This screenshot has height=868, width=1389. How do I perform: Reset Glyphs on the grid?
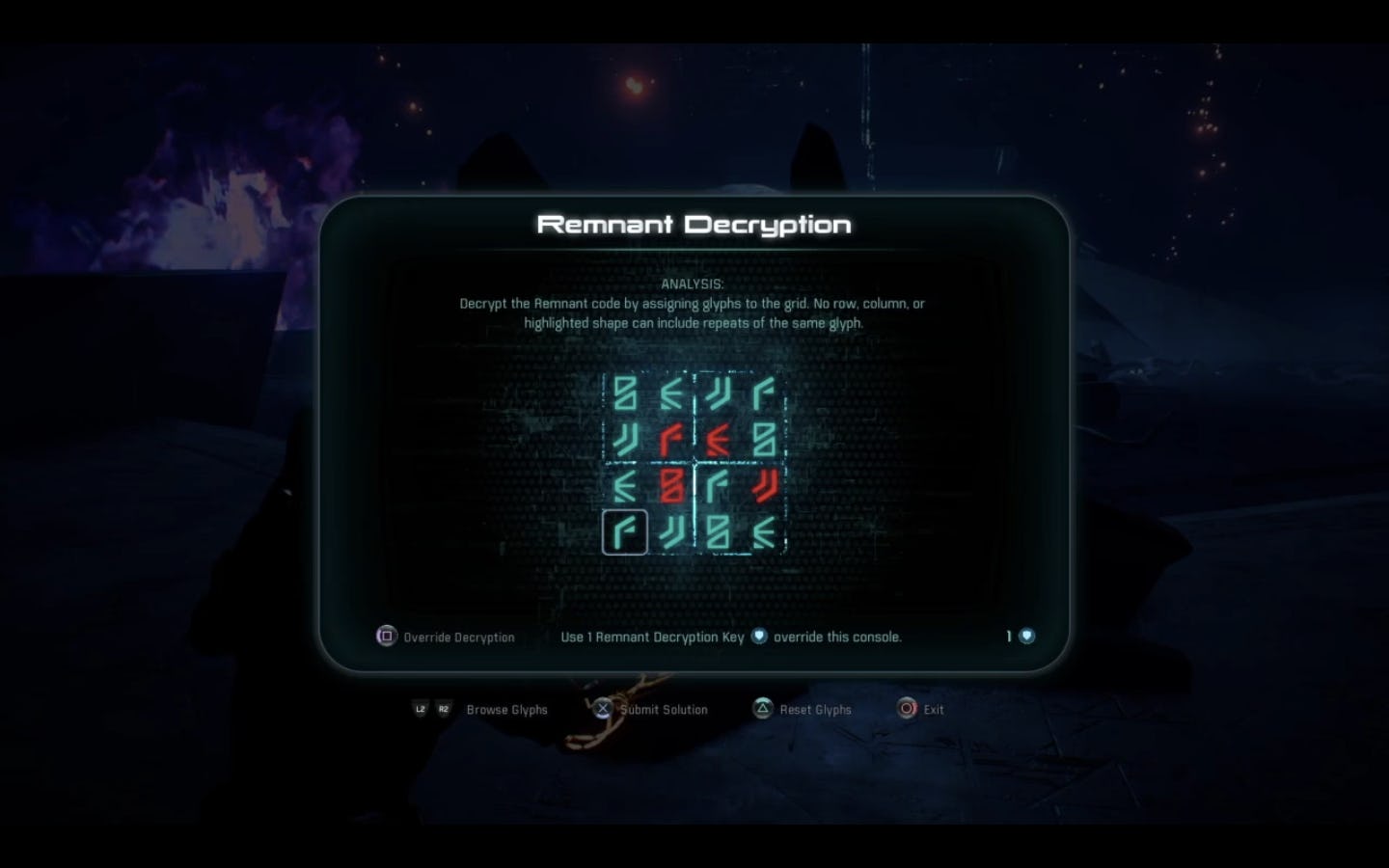click(x=815, y=709)
